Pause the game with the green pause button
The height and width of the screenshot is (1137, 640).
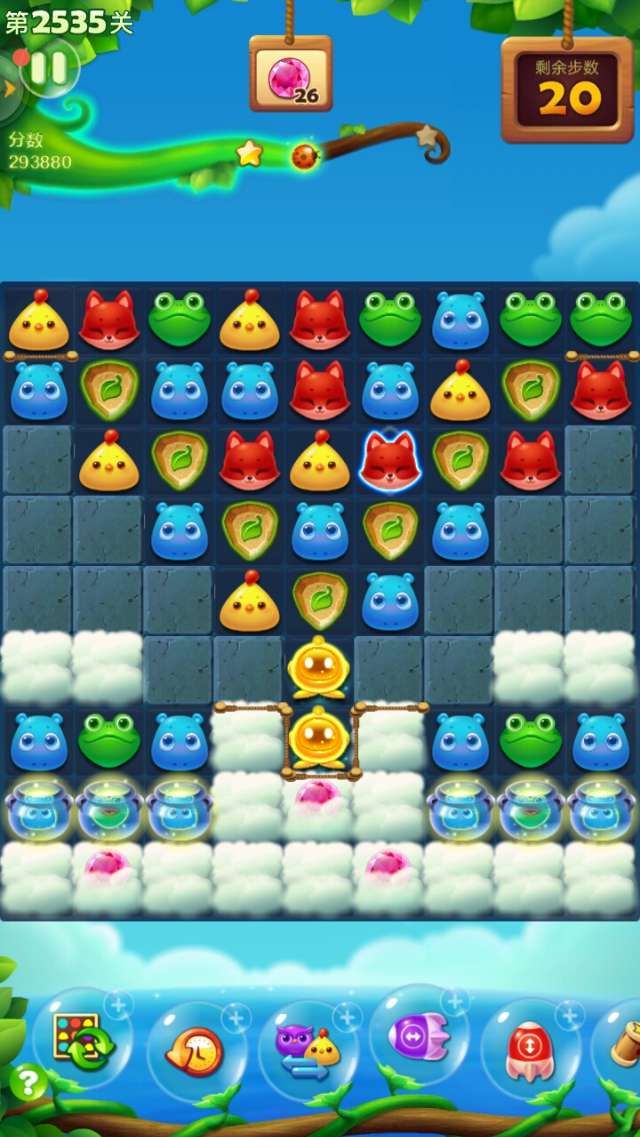point(49,67)
